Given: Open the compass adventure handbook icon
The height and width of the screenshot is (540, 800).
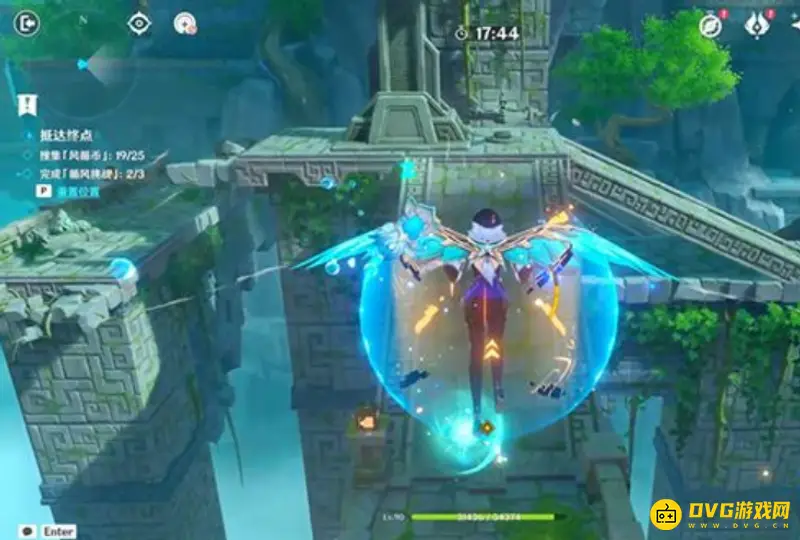Looking at the screenshot, I should 711,26.
